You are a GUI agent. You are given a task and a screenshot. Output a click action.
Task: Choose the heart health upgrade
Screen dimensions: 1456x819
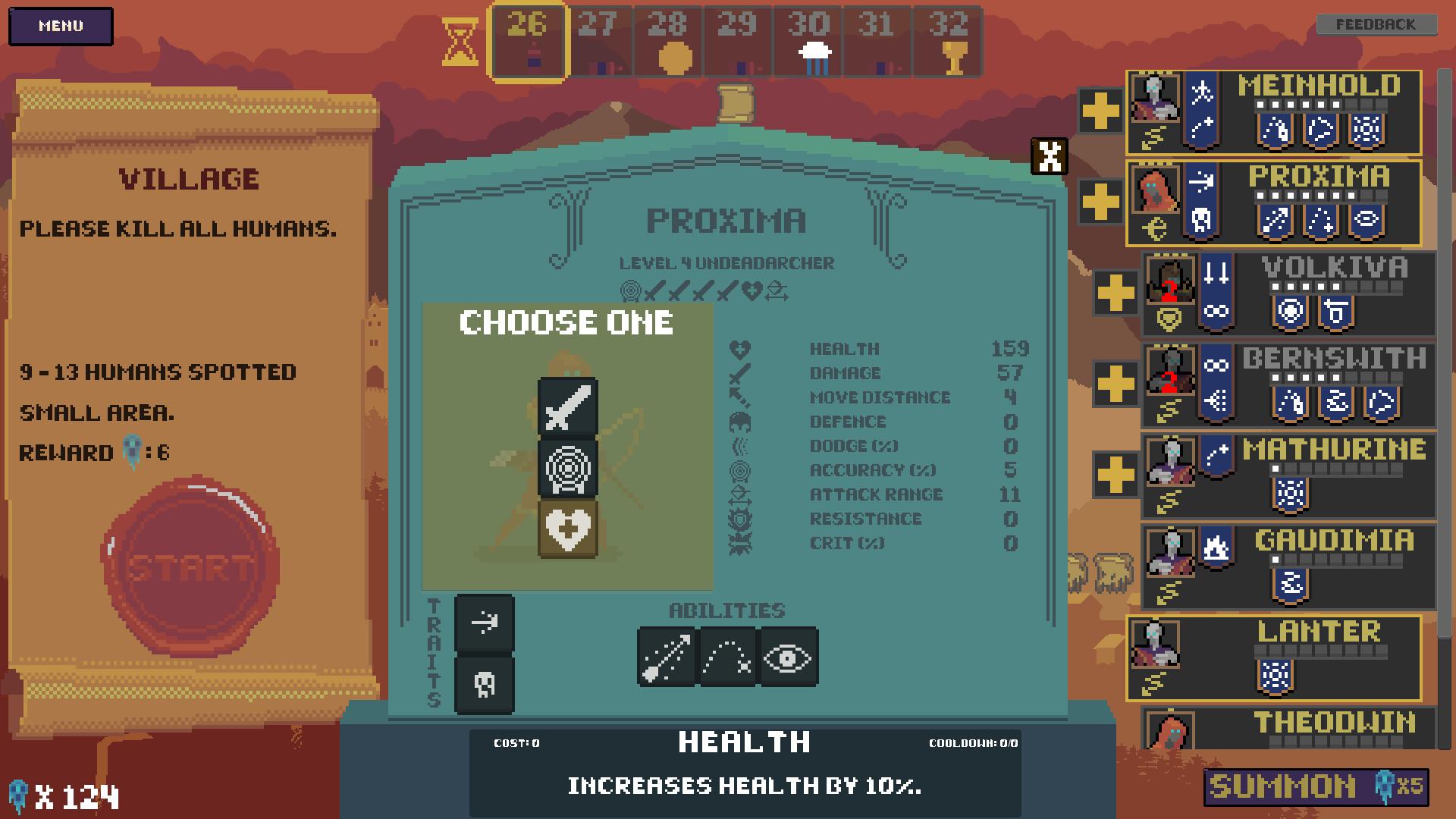click(x=568, y=529)
